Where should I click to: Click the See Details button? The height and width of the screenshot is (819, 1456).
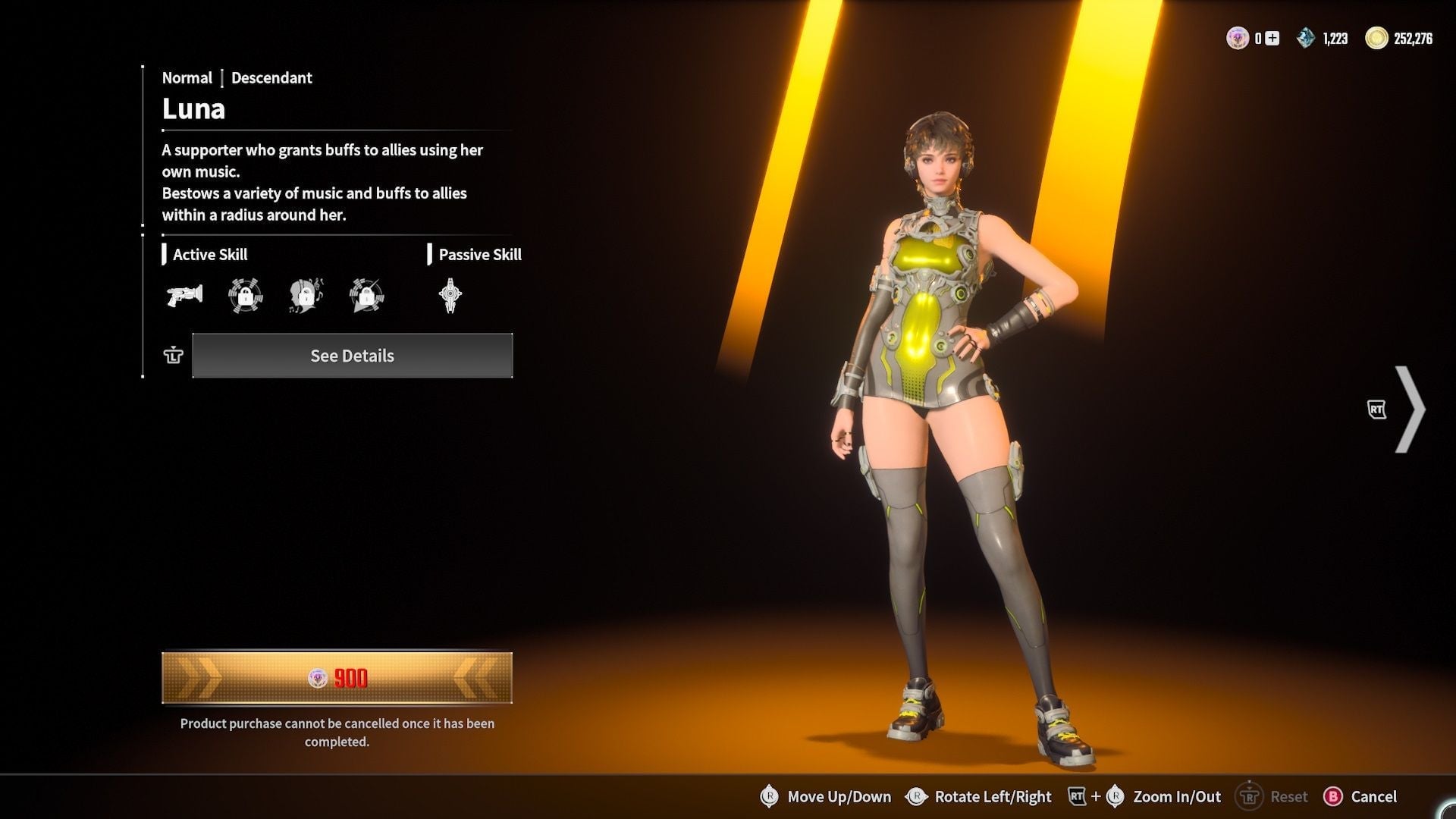(x=353, y=355)
